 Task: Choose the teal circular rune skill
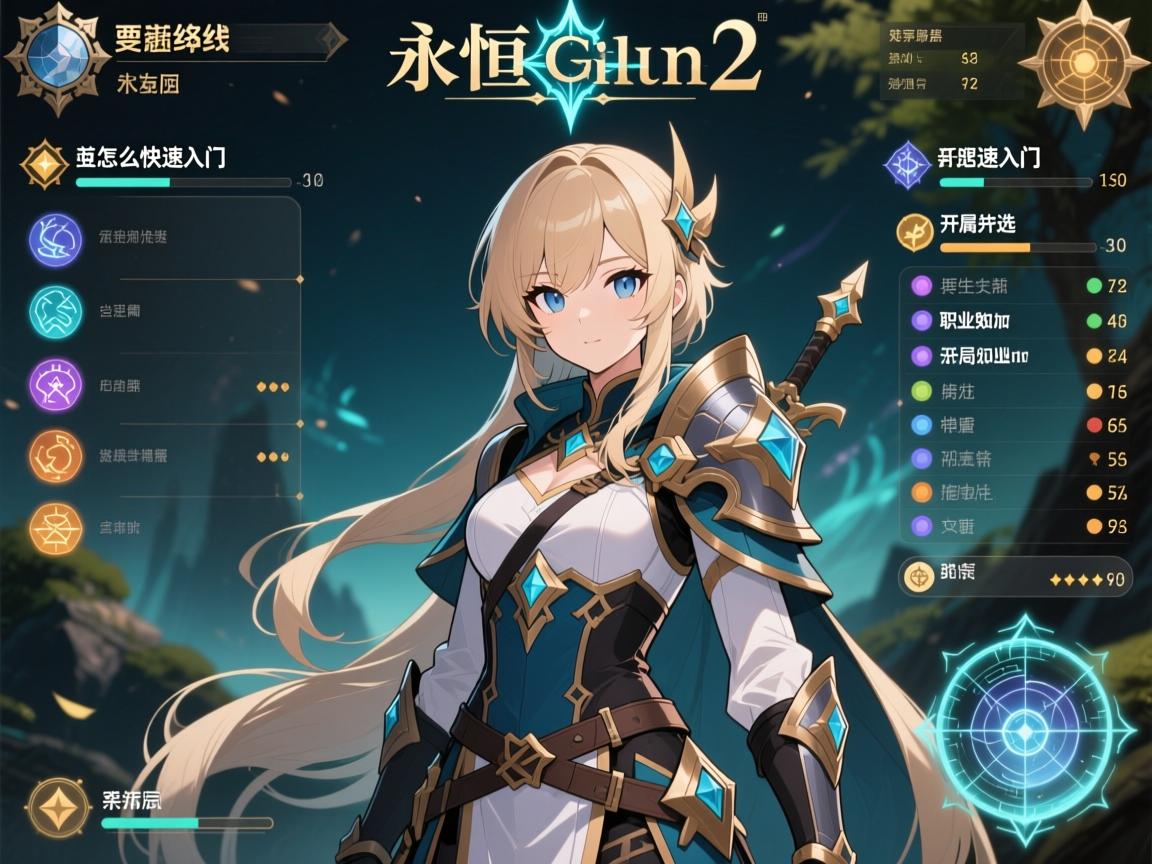pyautogui.click(x=56, y=311)
